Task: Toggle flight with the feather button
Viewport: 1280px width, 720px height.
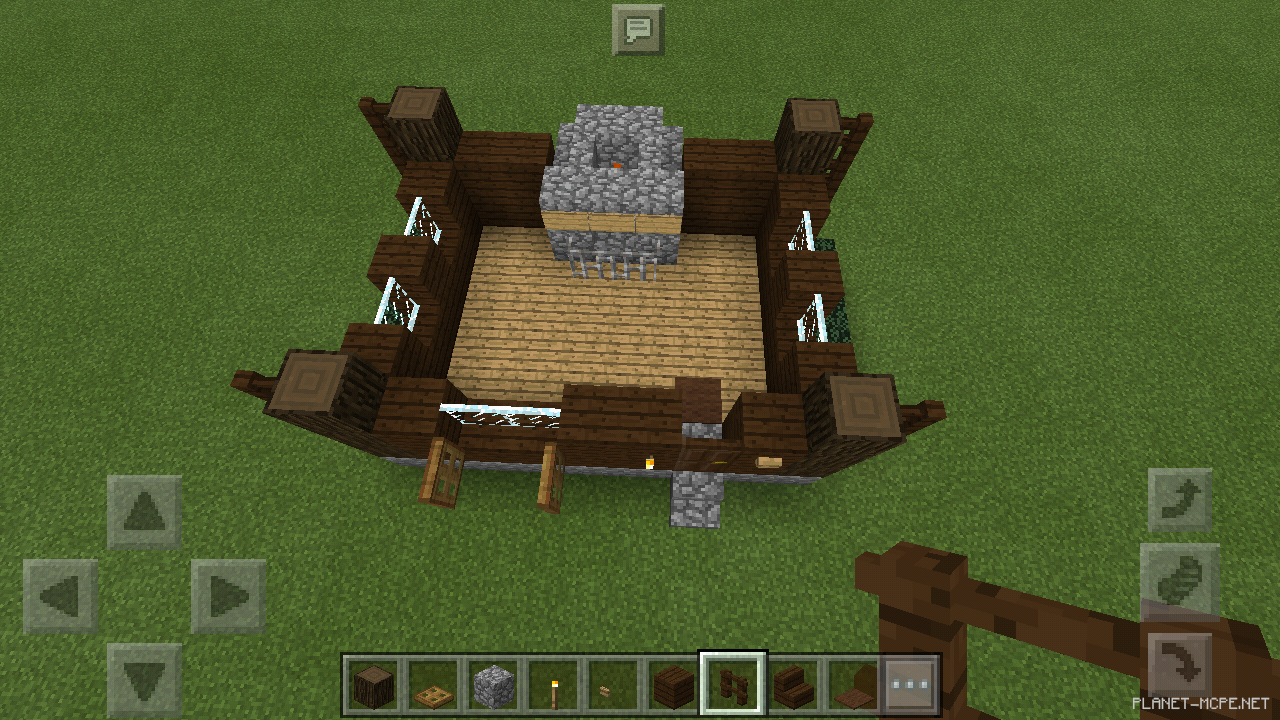Action: pyautogui.click(x=1180, y=580)
